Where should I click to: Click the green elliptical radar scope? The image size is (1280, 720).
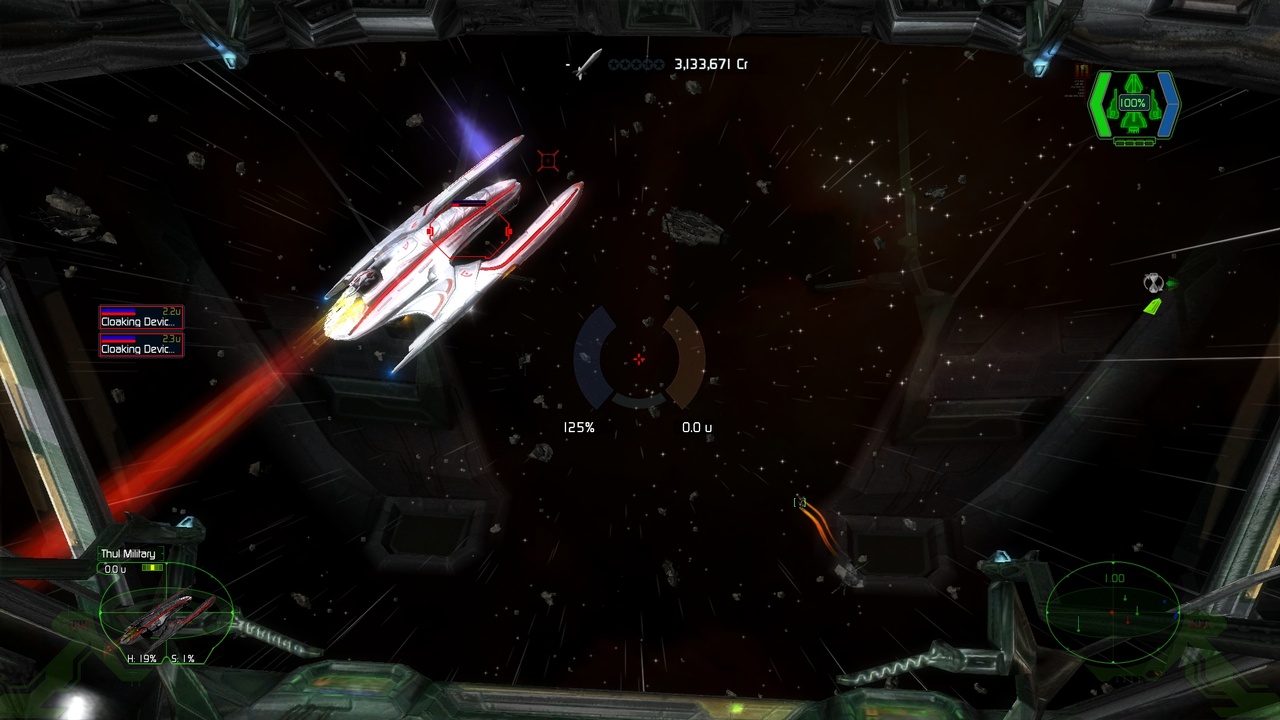(x=1113, y=609)
